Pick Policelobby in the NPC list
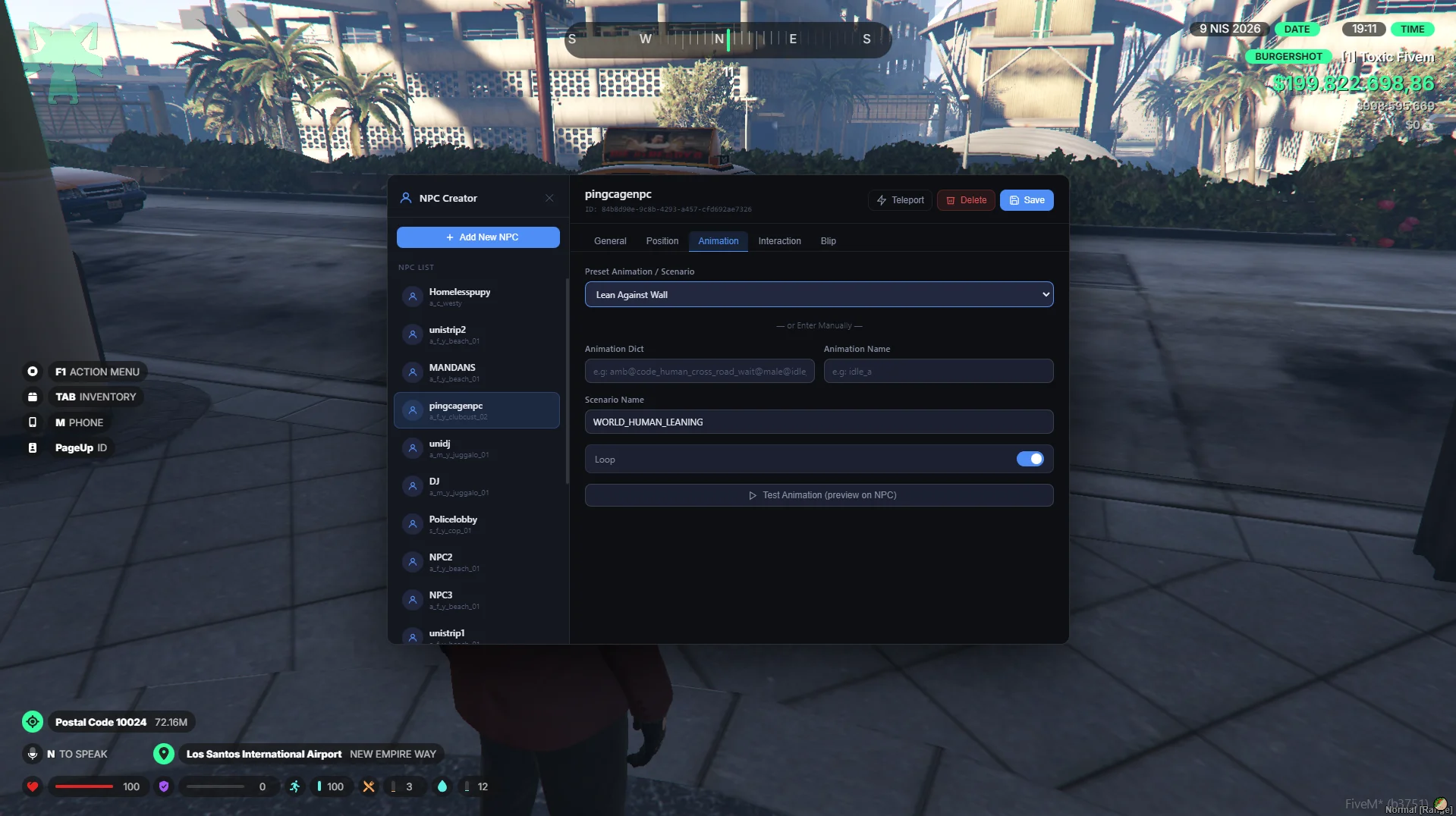Viewport: 1456px width, 816px height. tap(476, 524)
